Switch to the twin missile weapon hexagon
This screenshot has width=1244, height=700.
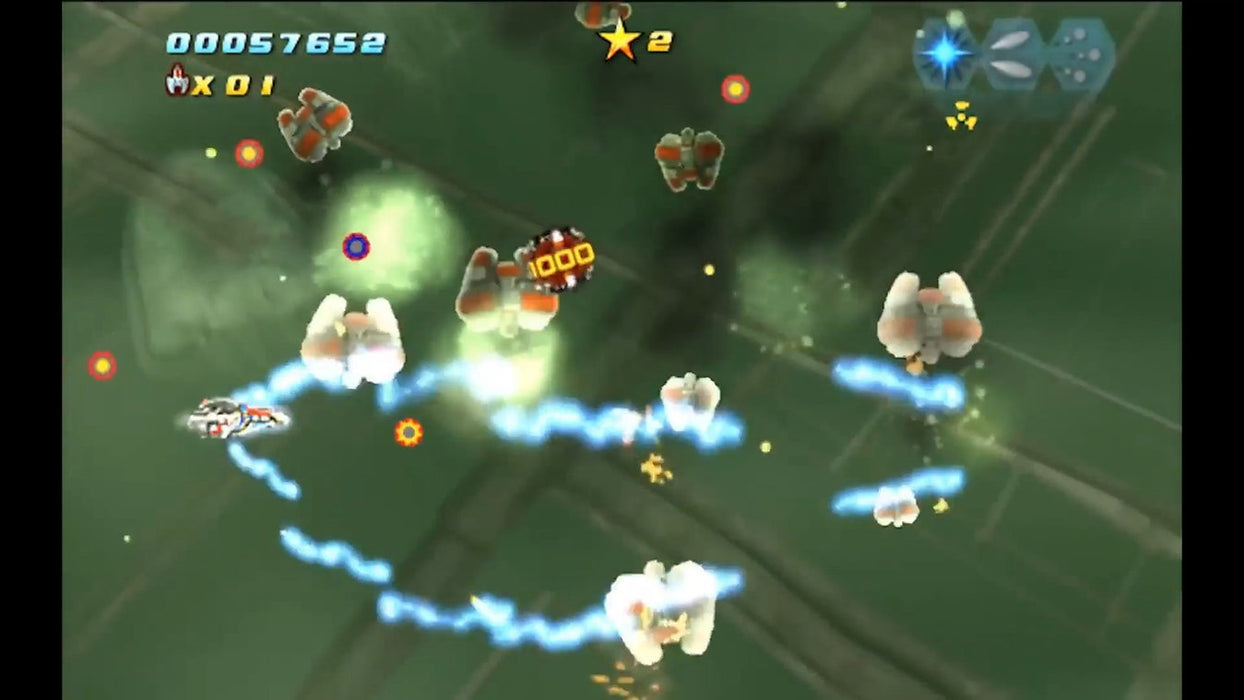pos(1014,55)
